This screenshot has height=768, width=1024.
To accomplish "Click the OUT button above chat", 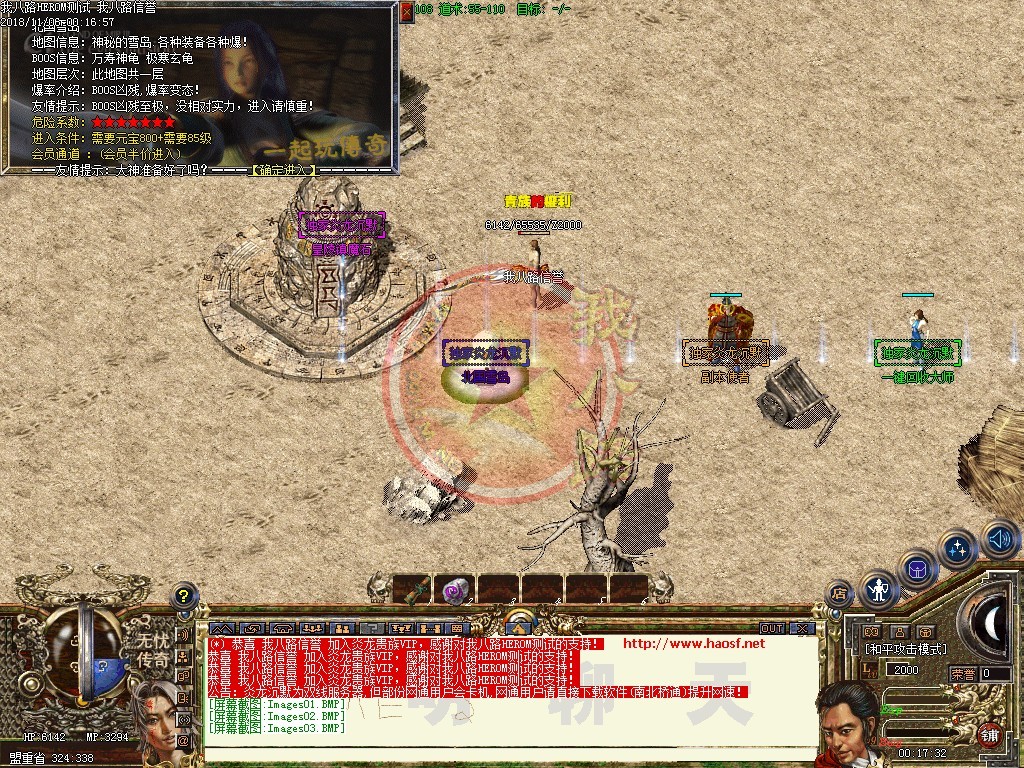I will pos(772,628).
